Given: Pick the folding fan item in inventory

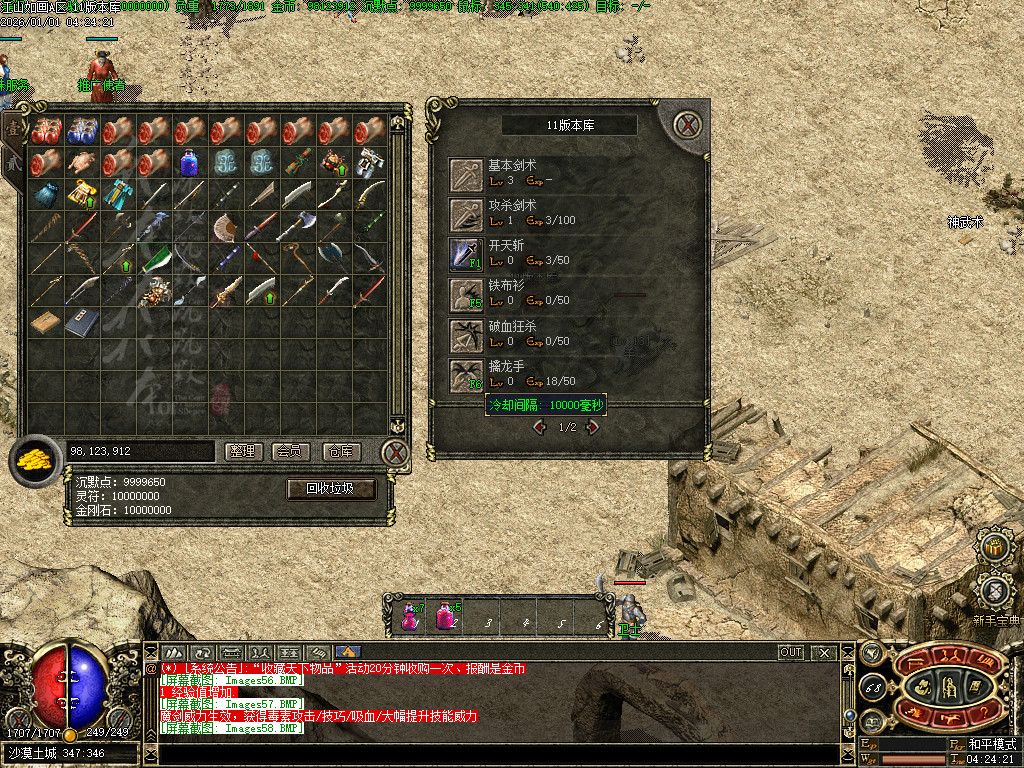Looking at the screenshot, I should [225, 226].
